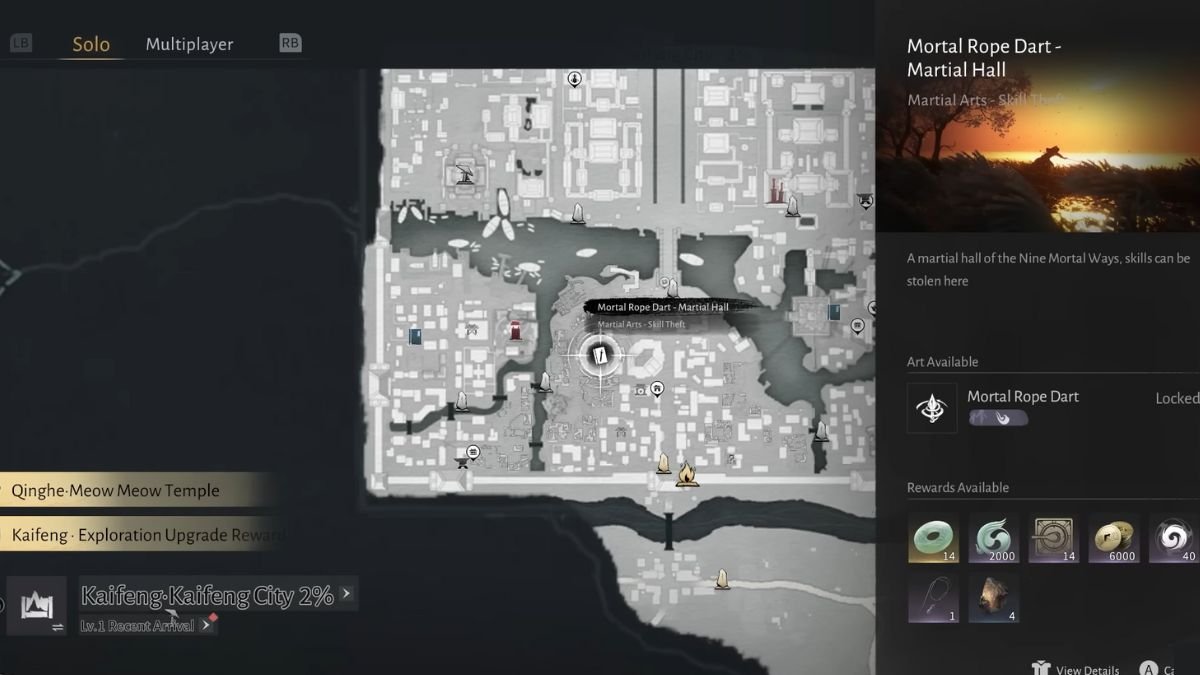The height and width of the screenshot is (675, 1200).
Task: Open Lv.1 Recent Arrival details
Action: (146, 625)
